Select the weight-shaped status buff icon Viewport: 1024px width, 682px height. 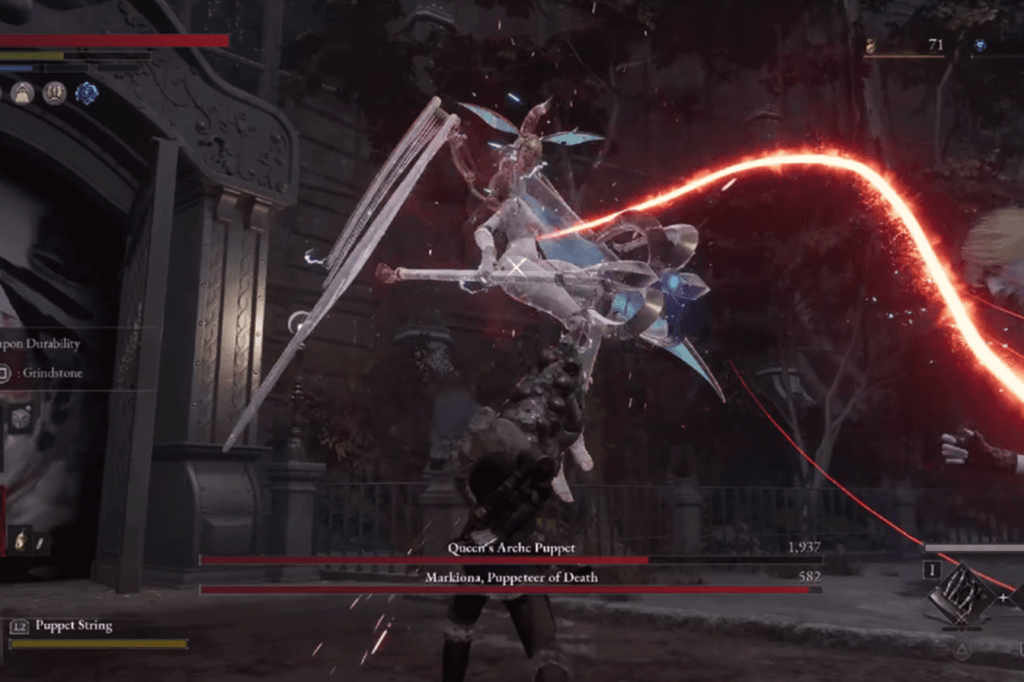tap(22, 94)
